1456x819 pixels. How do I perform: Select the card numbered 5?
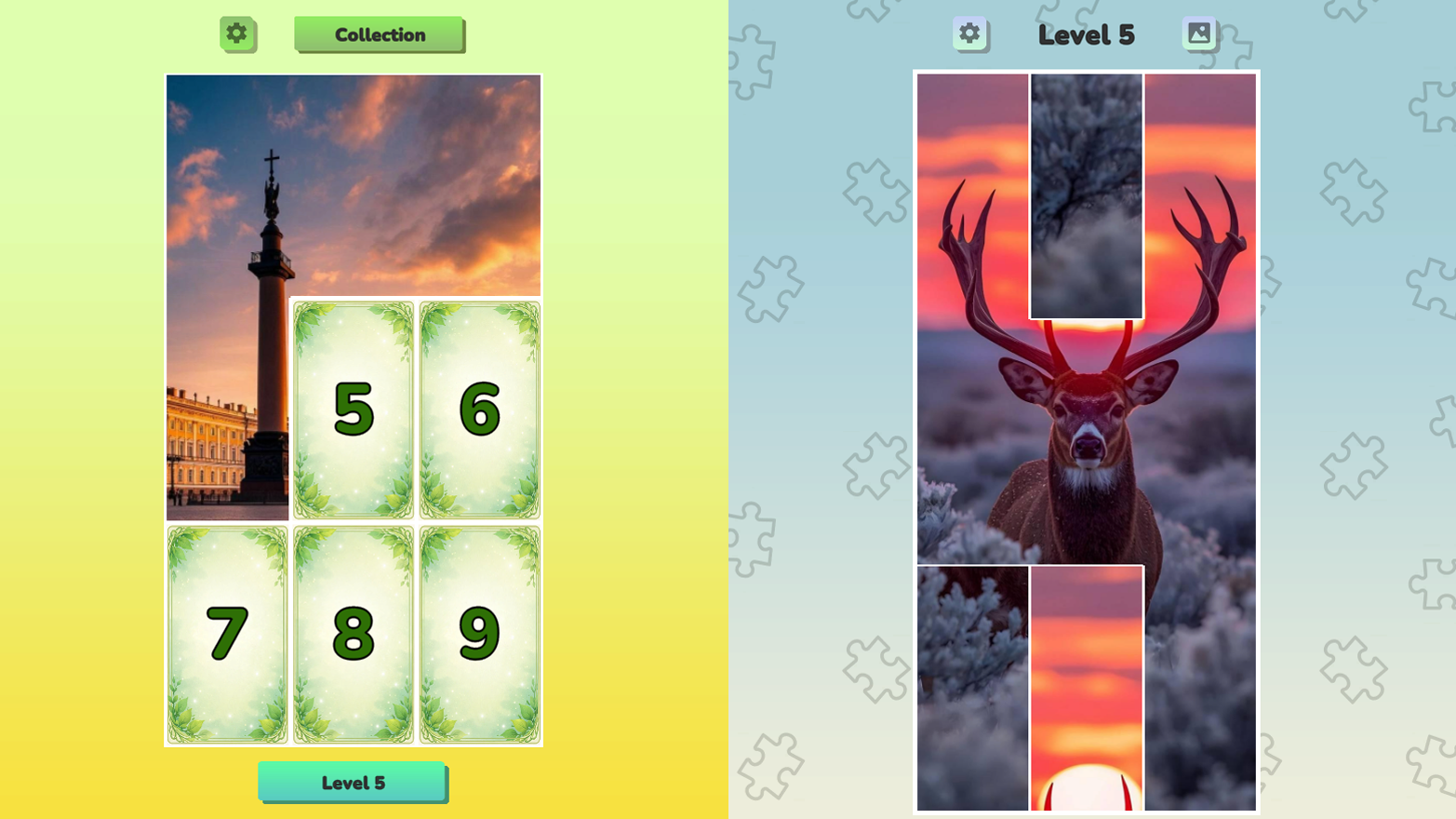(x=354, y=408)
